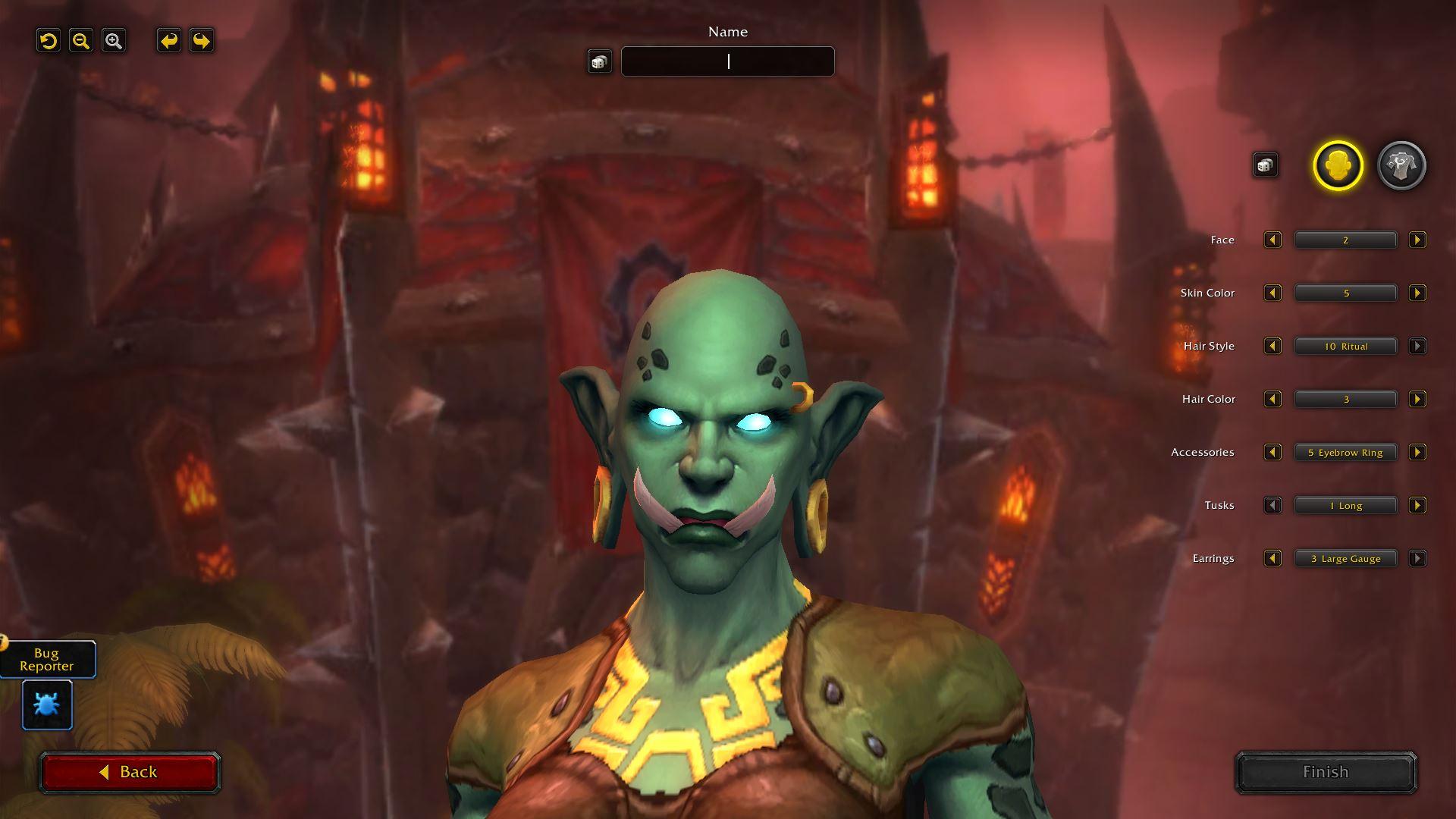The height and width of the screenshot is (819, 1456).
Task: Click the blue bug icon below Bug Reporter
Action: (x=45, y=705)
